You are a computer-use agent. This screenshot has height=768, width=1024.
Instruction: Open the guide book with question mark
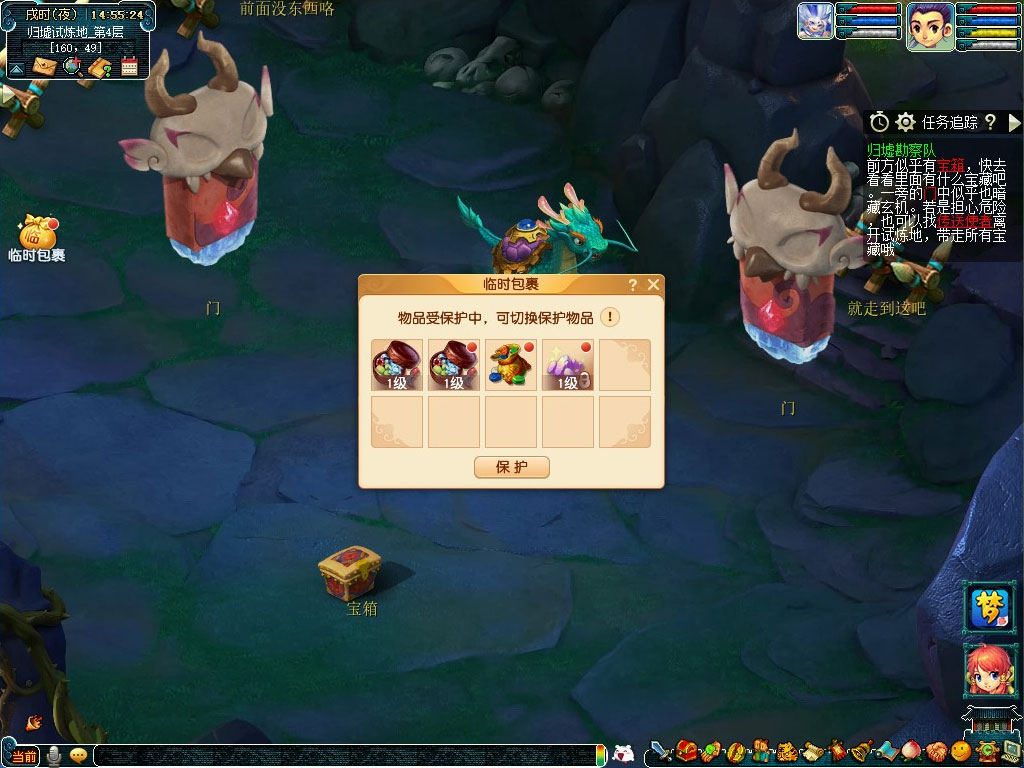(100, 67)
